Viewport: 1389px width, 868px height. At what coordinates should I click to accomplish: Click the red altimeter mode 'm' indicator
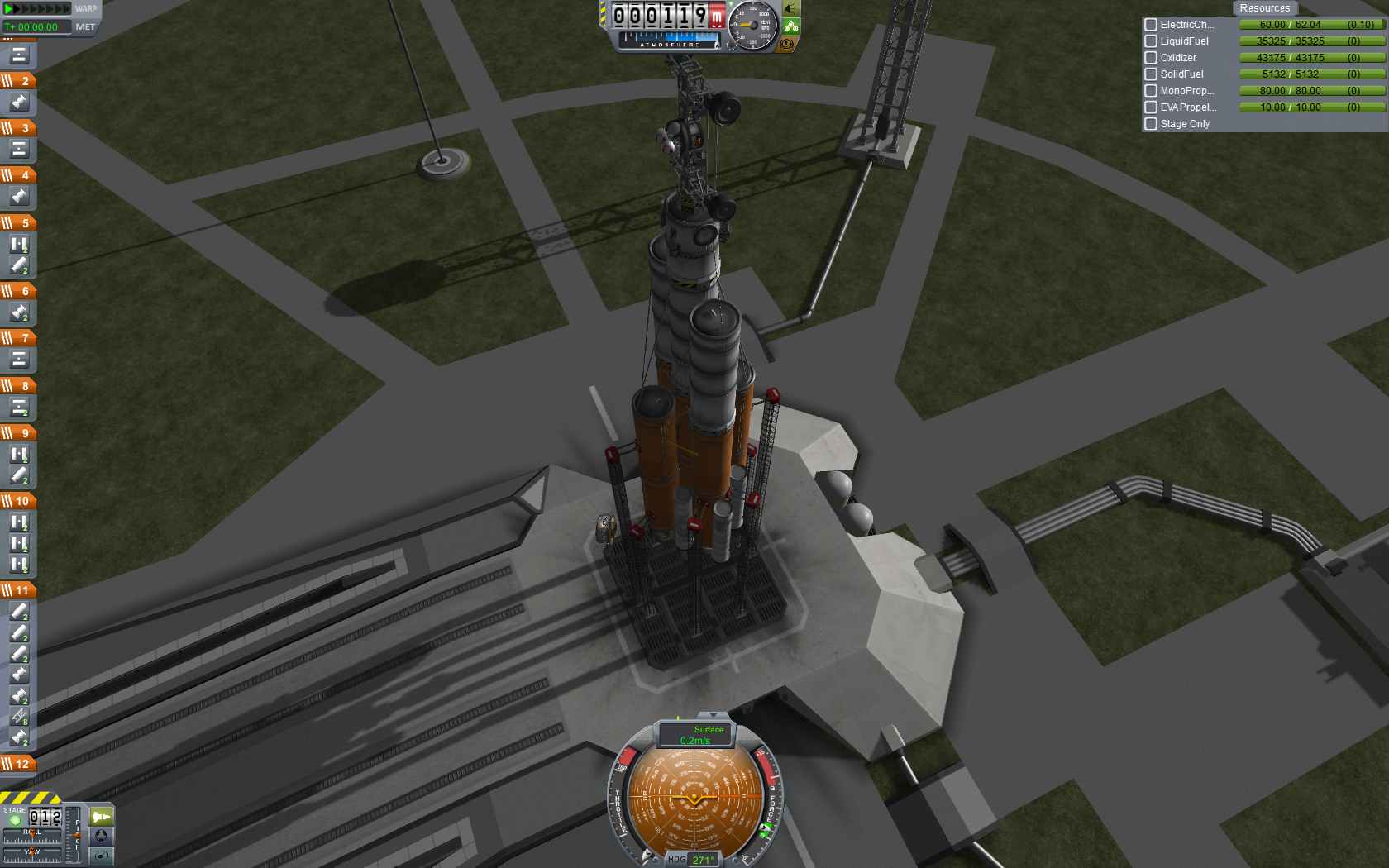click(717, 16)
